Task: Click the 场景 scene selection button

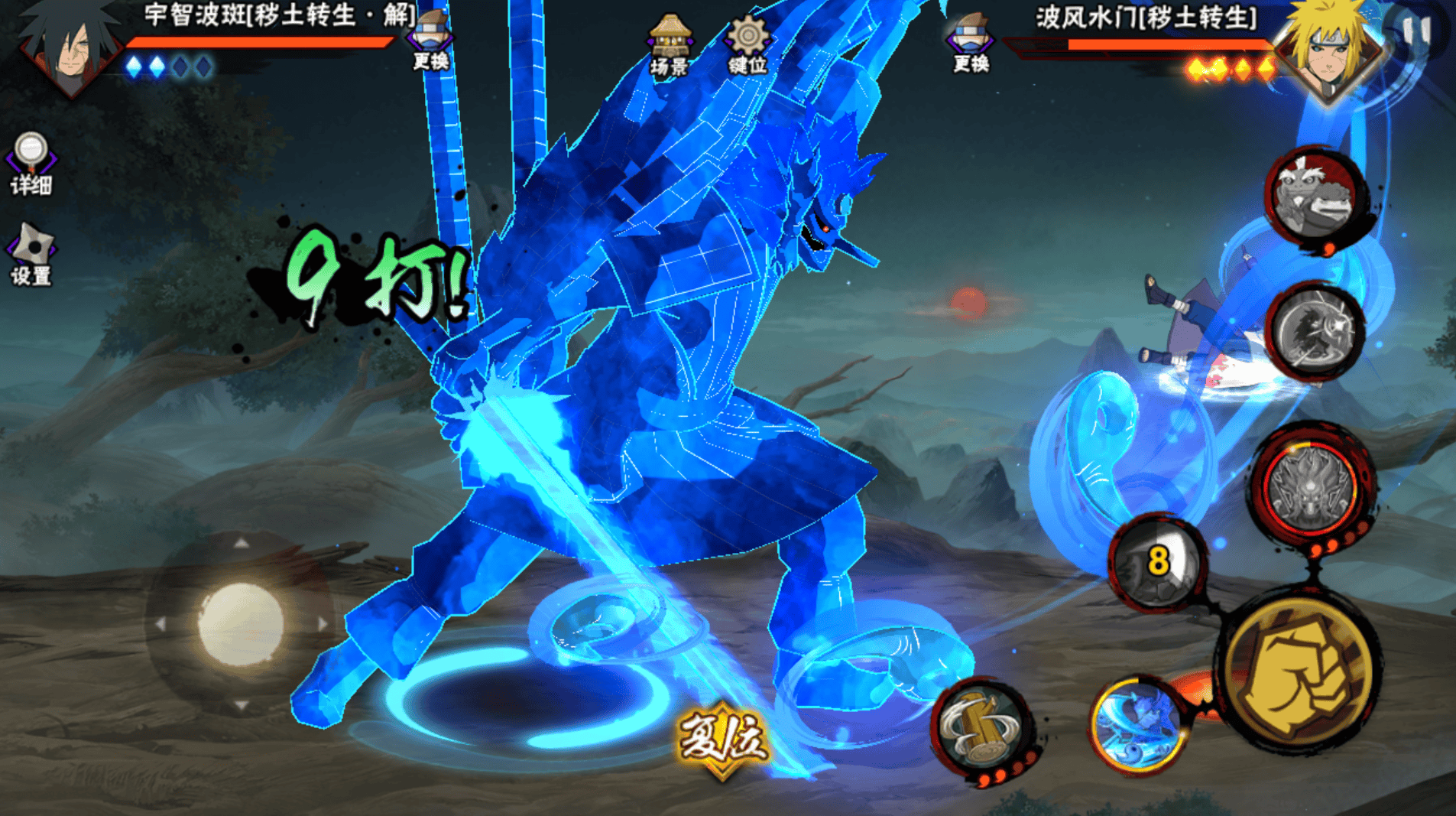Action: click(x=669, y=46)
